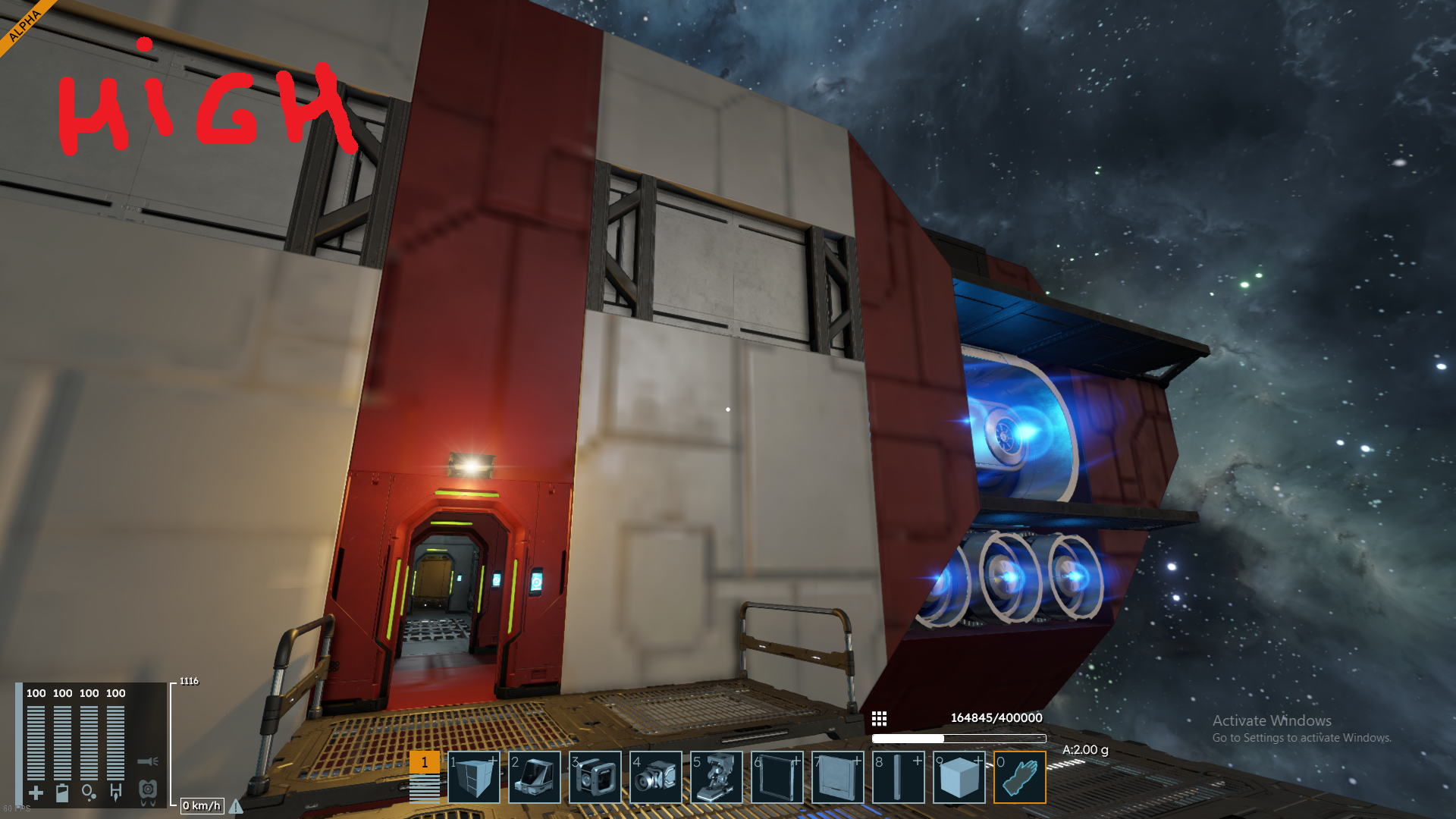Click the warning triangle beside the speed readout
The width and height of the screenshot is (1456, 819).
(236, 806)
